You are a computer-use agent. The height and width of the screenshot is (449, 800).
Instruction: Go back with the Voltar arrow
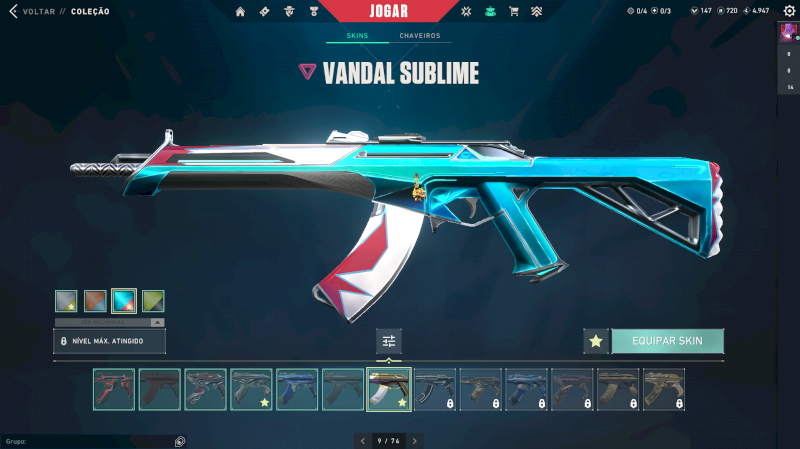tap(13, 12)
